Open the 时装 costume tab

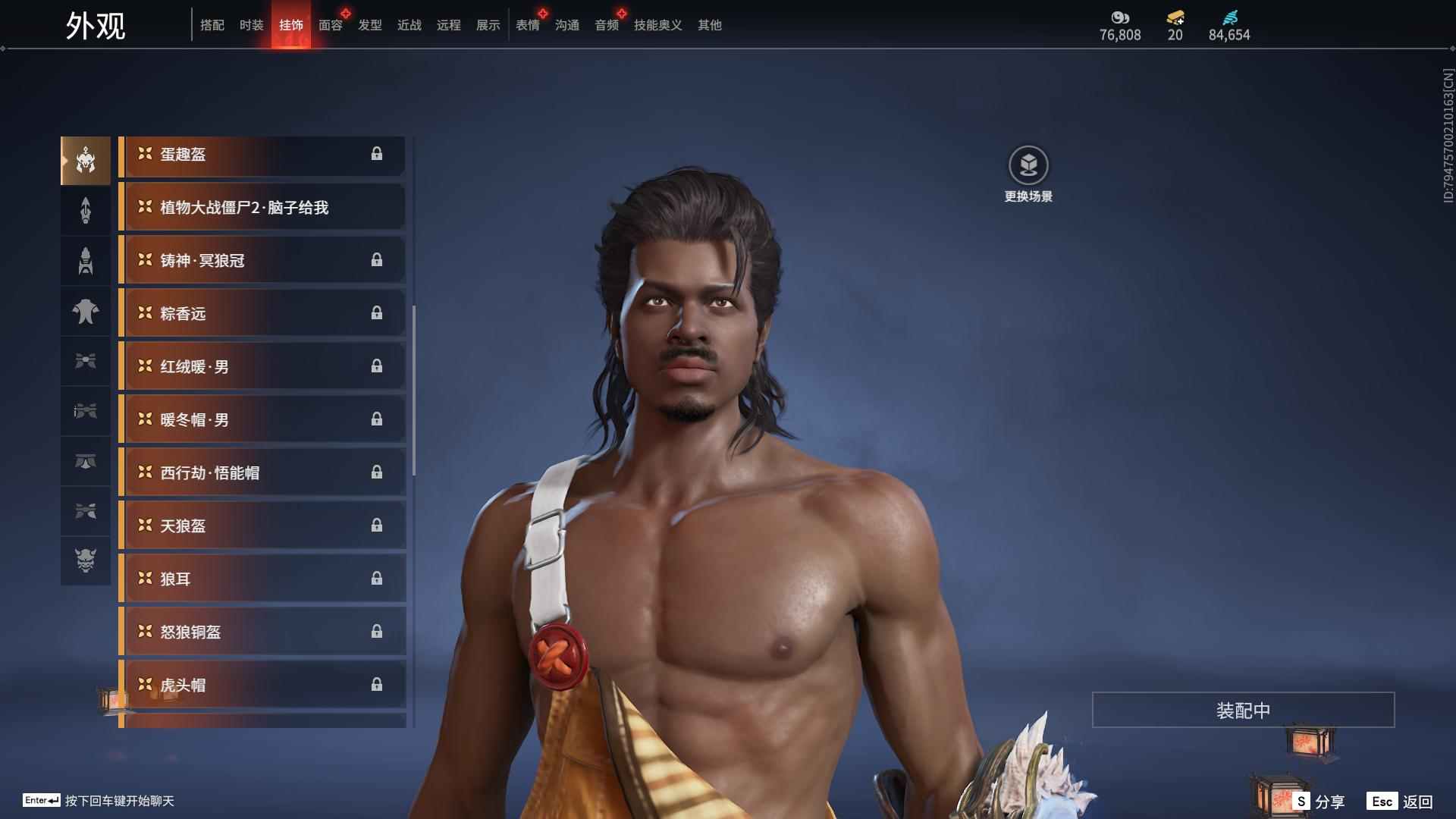coord(252,25)
